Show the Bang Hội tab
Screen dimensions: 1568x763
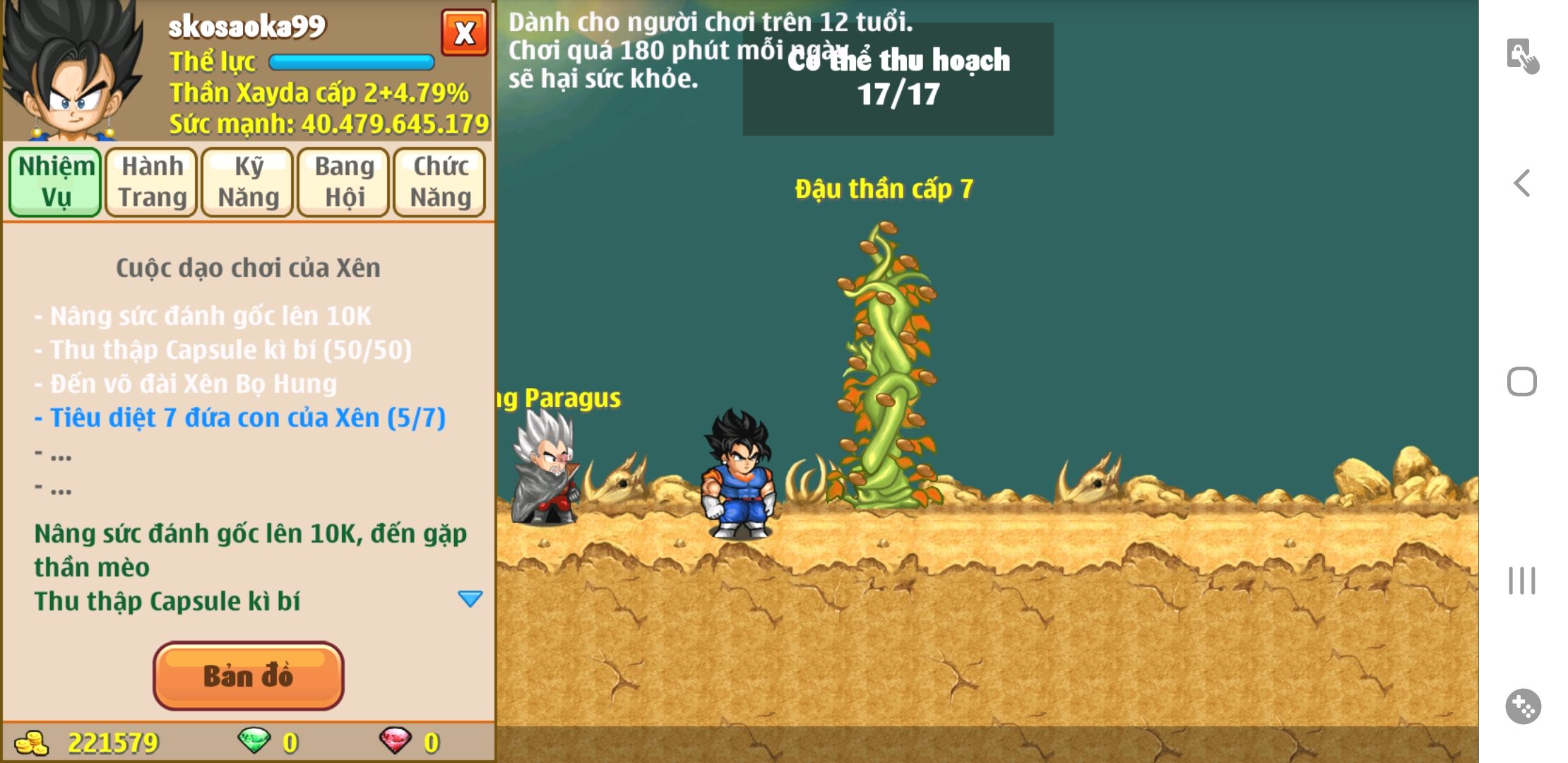pyautogui.click(x=344, y=182)
